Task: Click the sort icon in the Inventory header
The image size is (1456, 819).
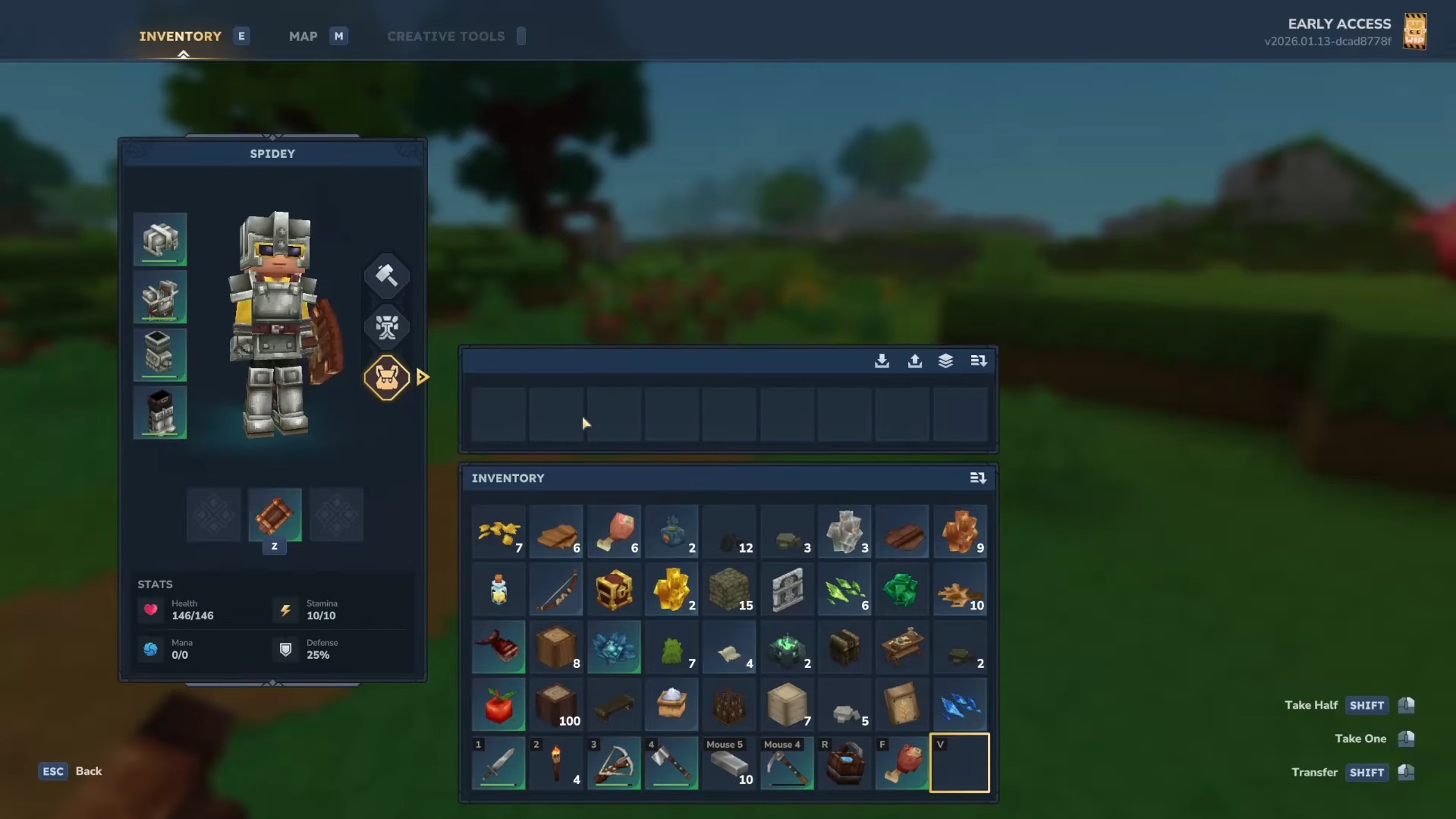Action: pos(979,478)
